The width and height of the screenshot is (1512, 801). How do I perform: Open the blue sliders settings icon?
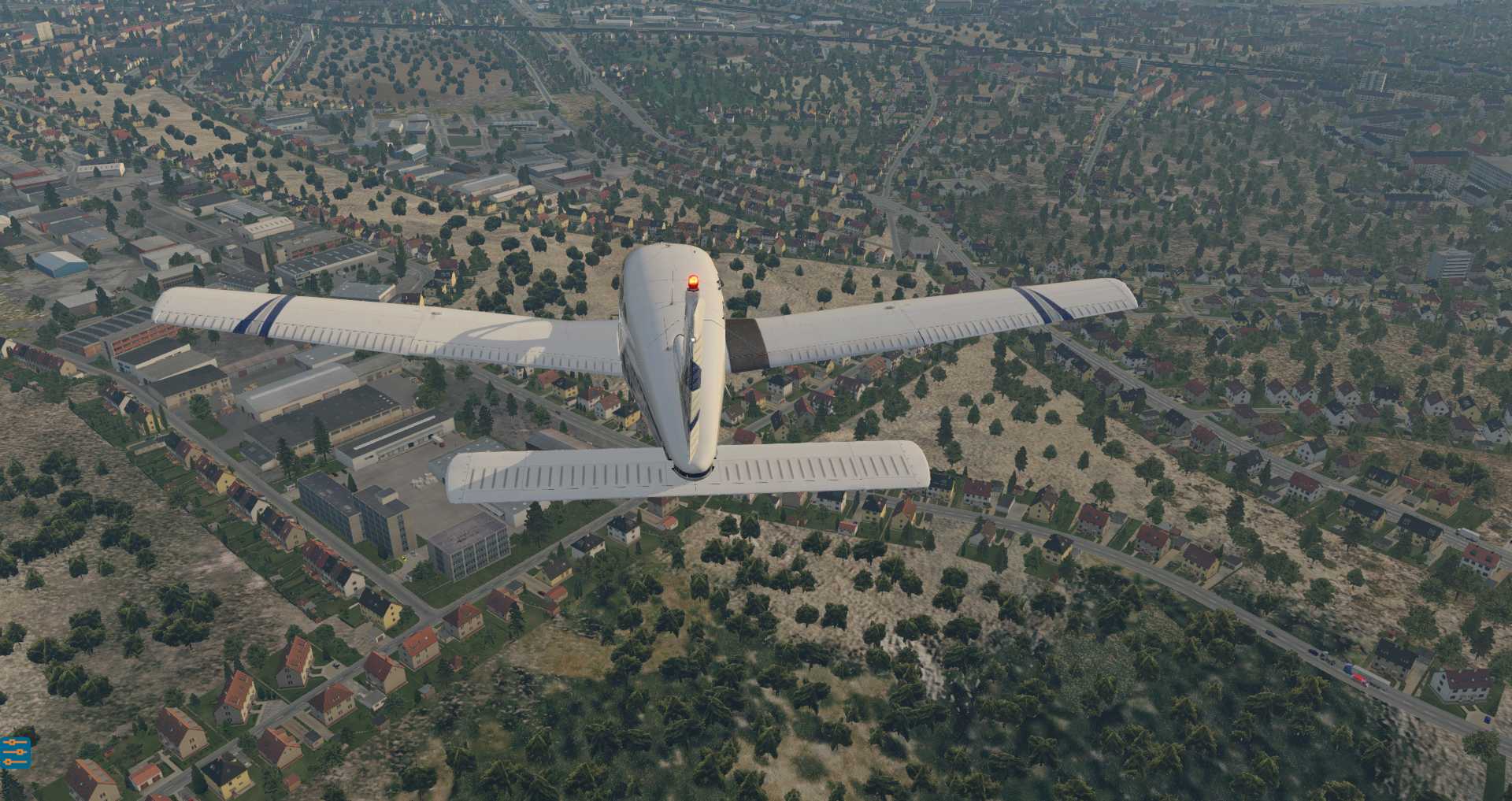point(15,752)
